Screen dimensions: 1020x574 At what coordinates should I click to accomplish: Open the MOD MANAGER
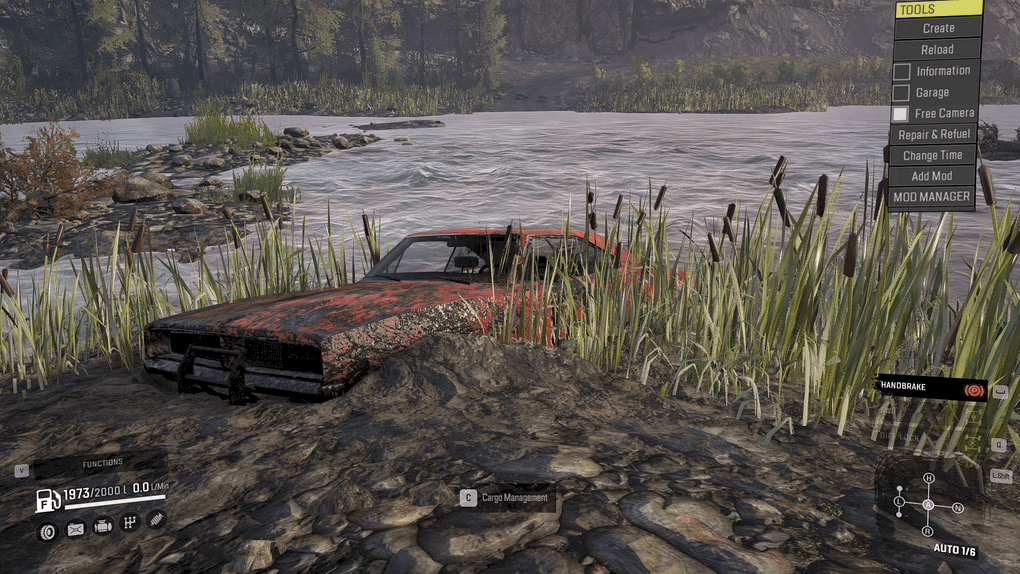[932, 197]
